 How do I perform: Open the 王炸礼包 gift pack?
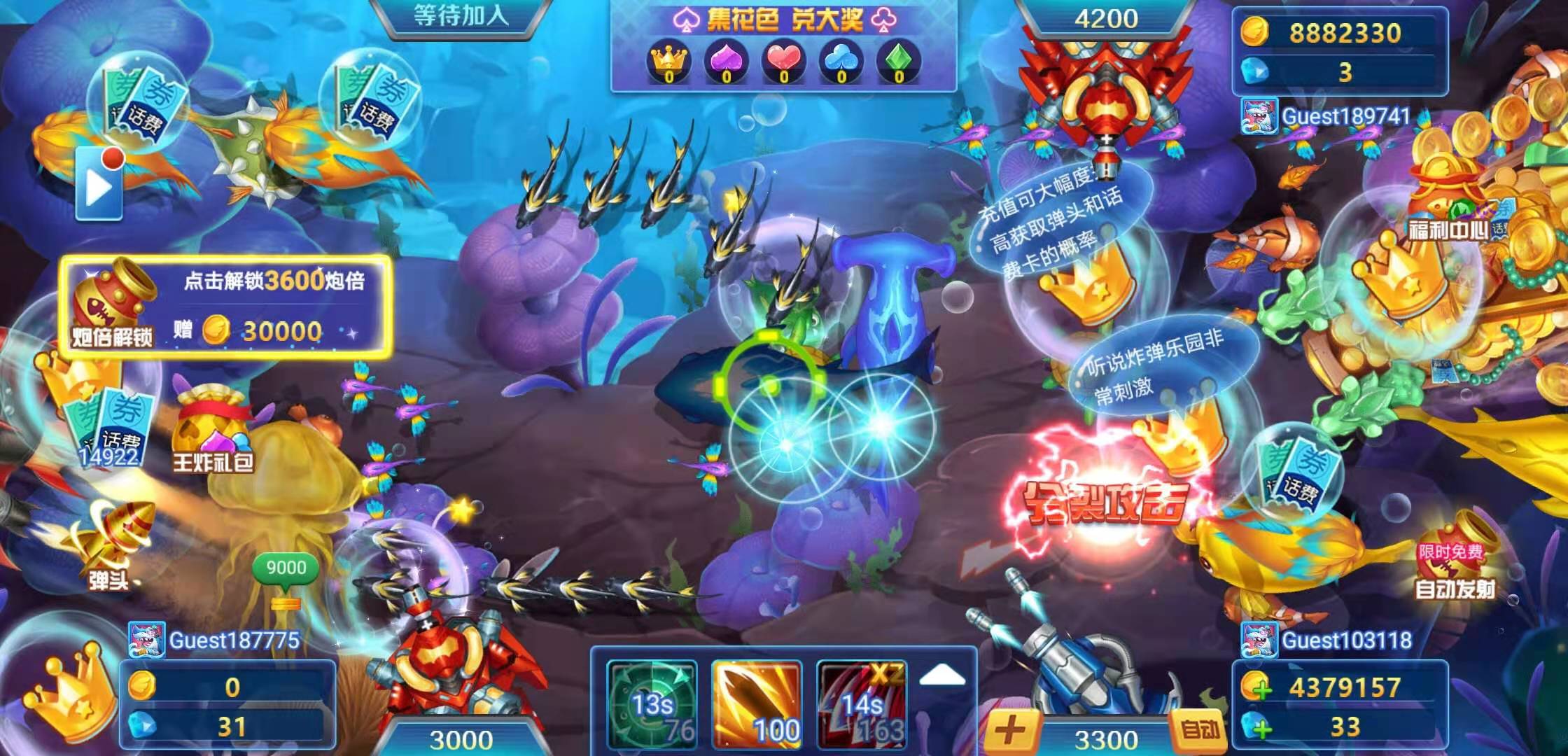(212, 430)
